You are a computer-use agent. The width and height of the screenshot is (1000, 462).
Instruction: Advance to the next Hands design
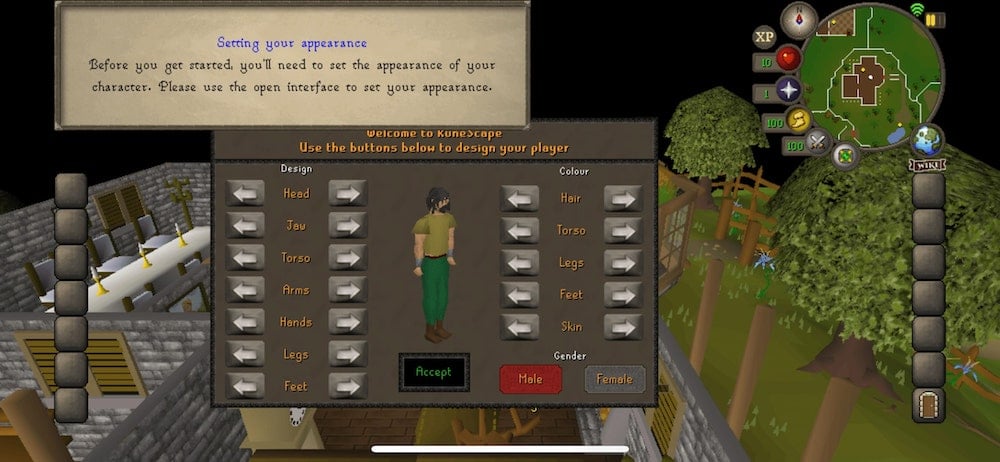[x=348, y=321]
